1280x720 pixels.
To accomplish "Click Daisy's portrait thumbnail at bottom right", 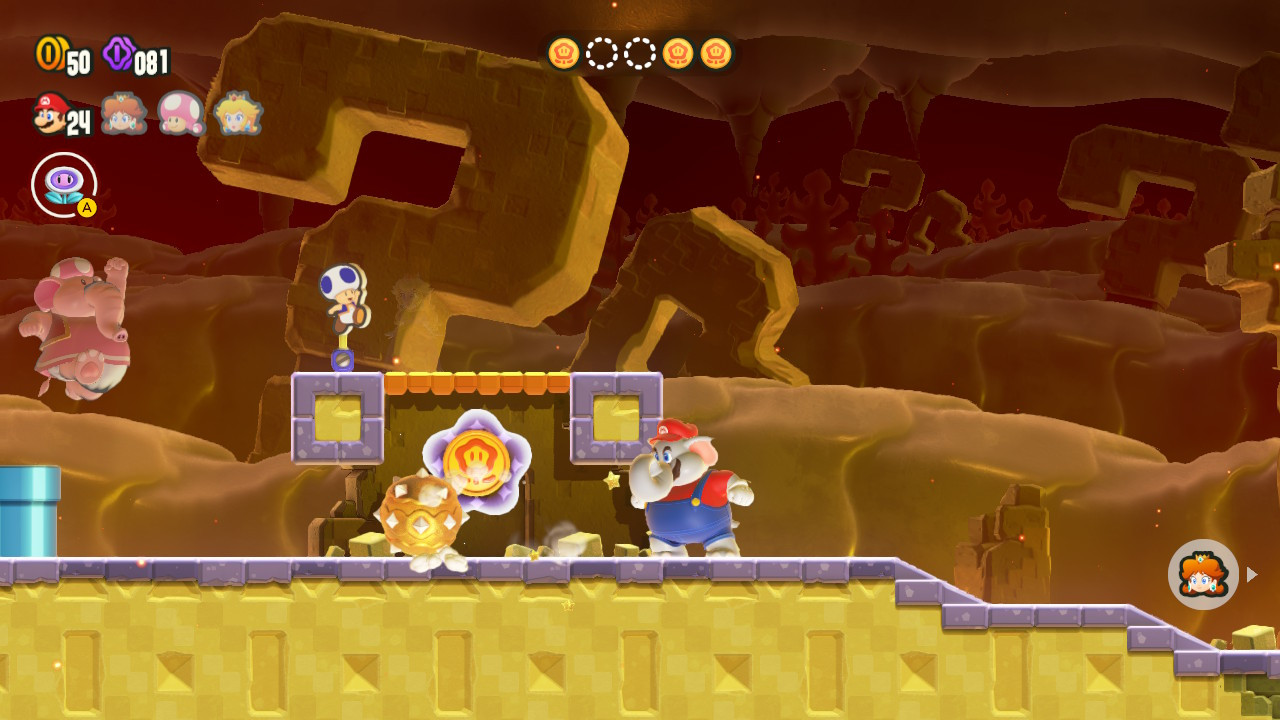I will (x=1203, y=574).
